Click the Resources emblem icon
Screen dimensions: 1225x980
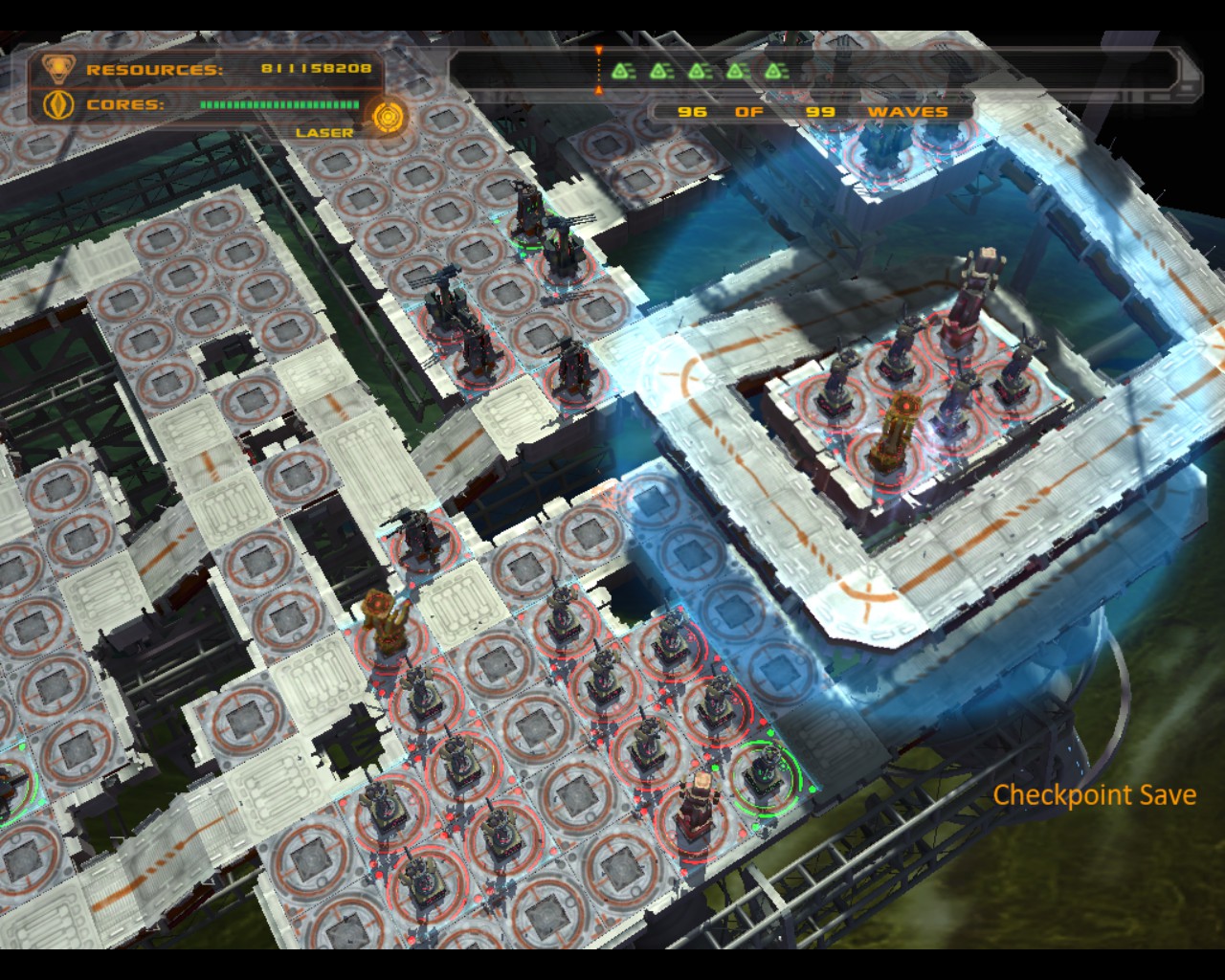pos(59,68)
